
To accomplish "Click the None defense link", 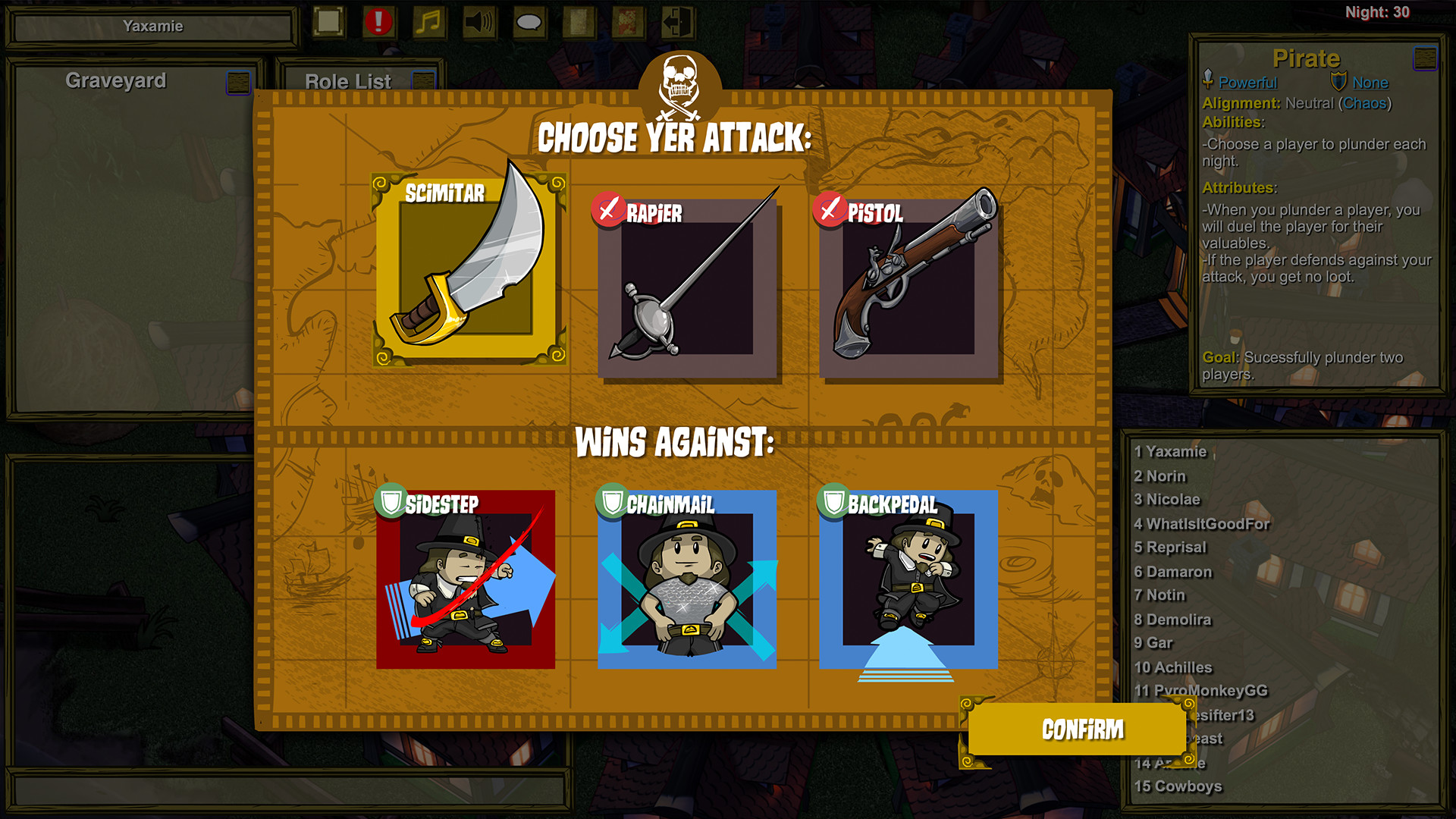I will coord(1369,83).
